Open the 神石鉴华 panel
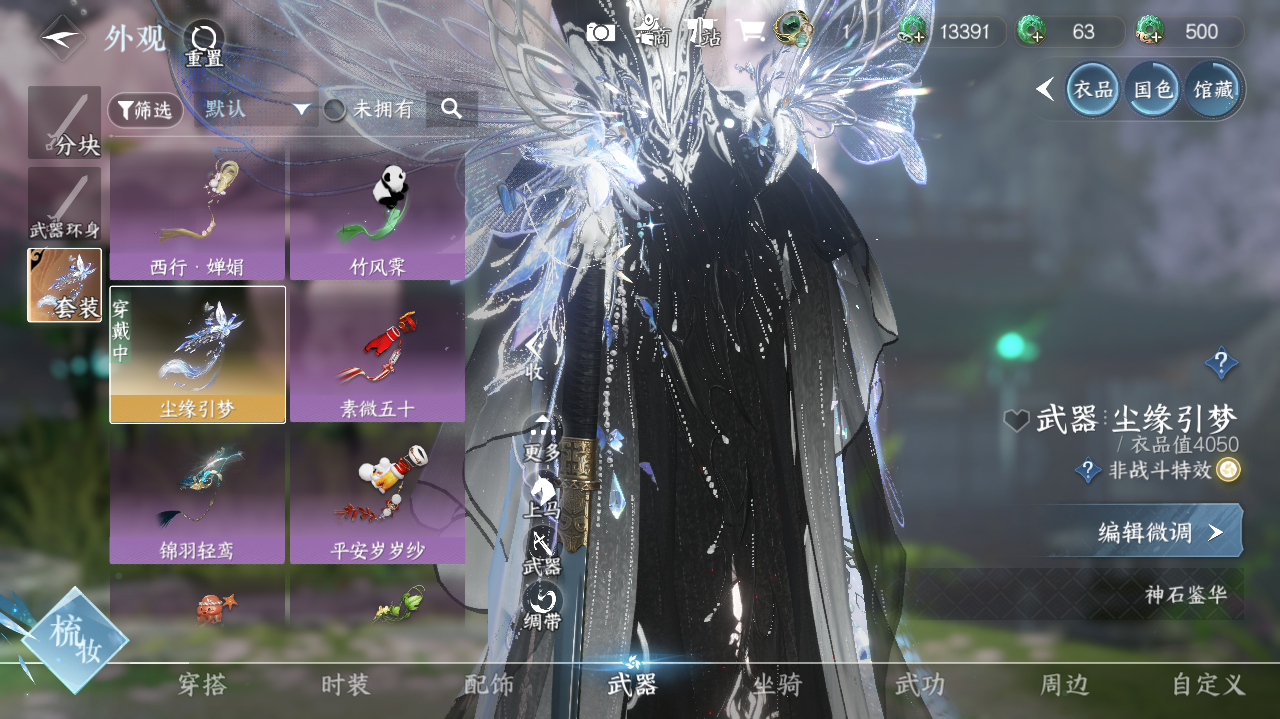This screenshot has width=1280, height=719. pos(1186,595)
